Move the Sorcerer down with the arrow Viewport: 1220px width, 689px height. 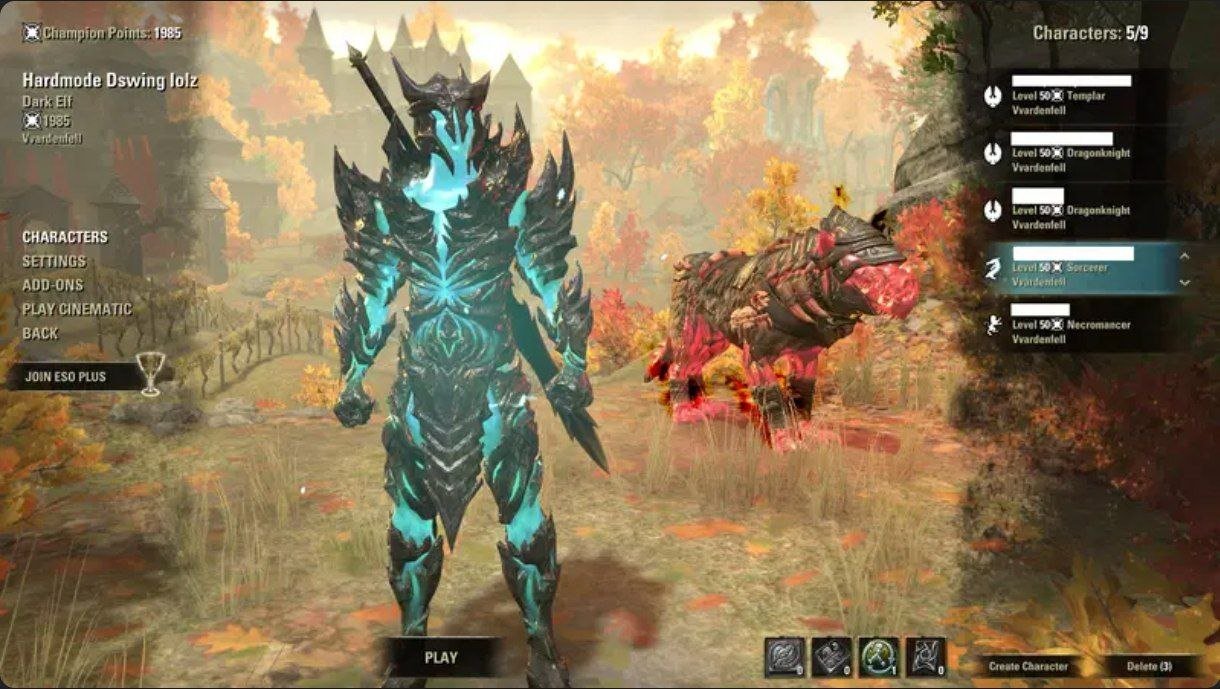click(1185, 282)
